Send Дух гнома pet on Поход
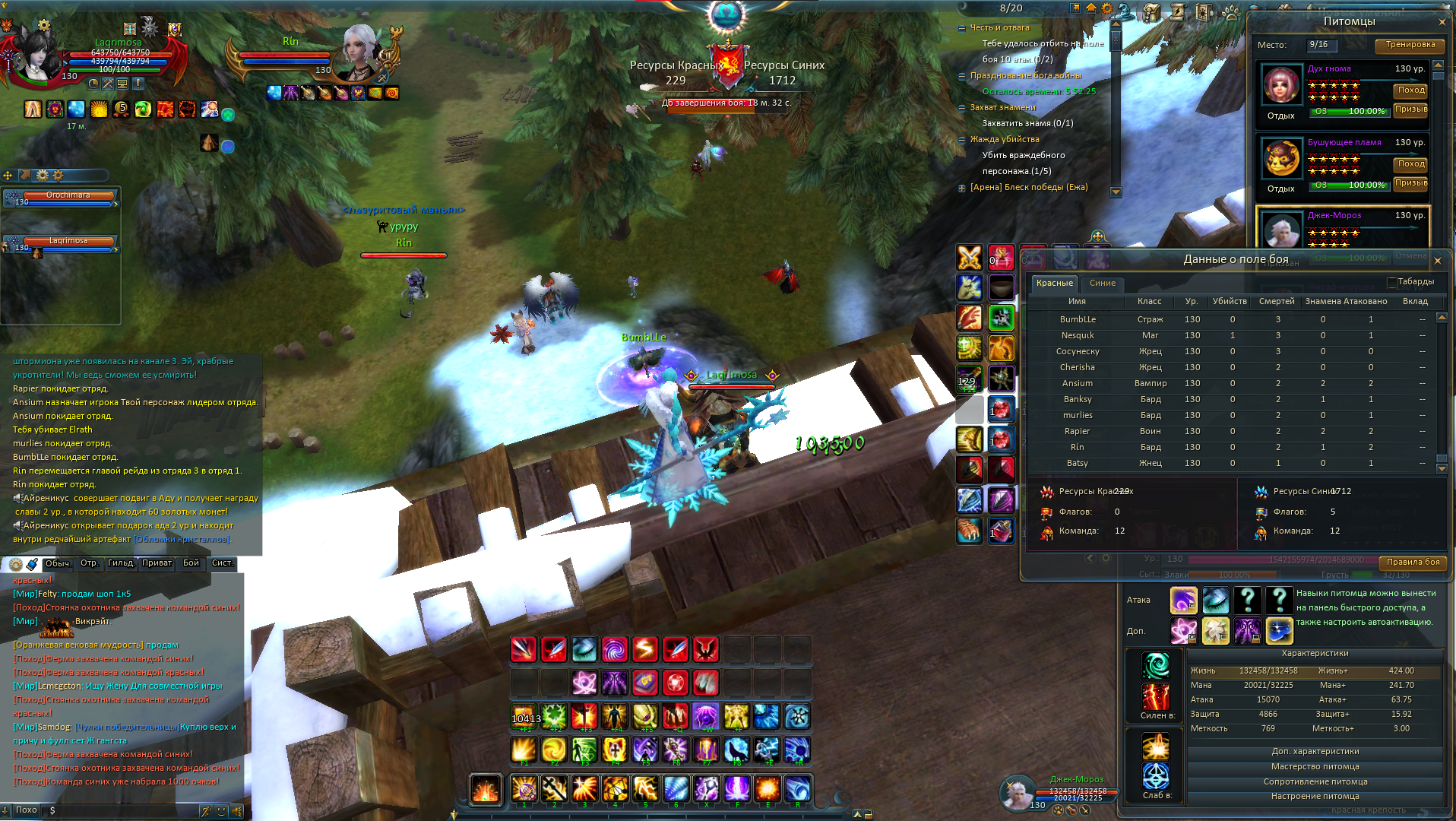1456x821 pixels. [x=1410, y=90]
